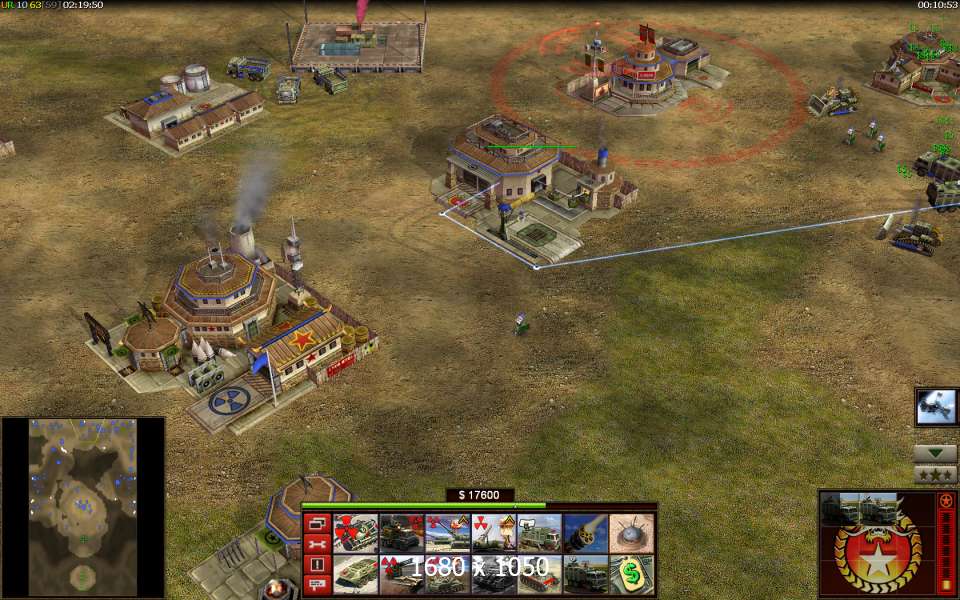Click the red star emblem above power meter
Viewport: 960px width, 600px height.
pos(946,500)
